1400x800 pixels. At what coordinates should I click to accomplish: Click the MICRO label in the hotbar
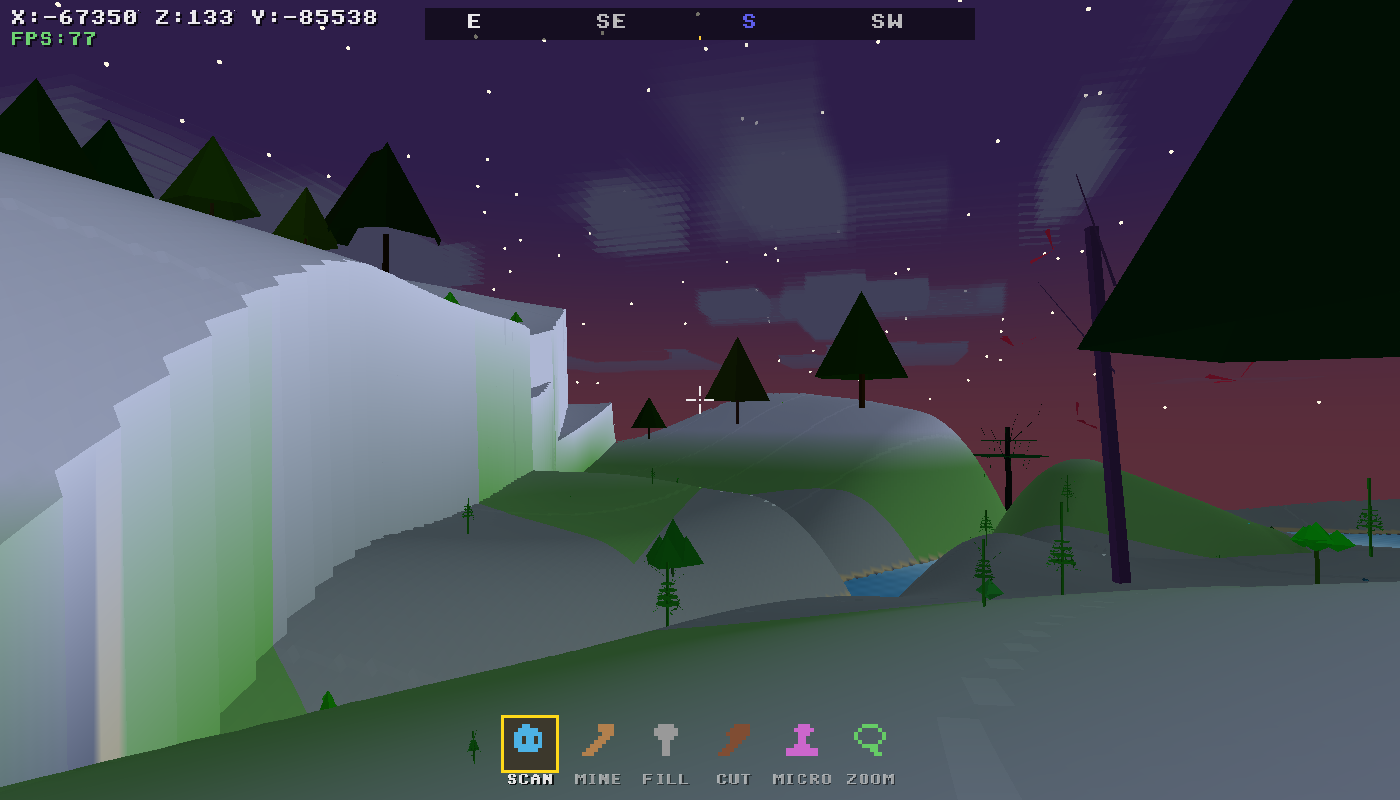802,778
